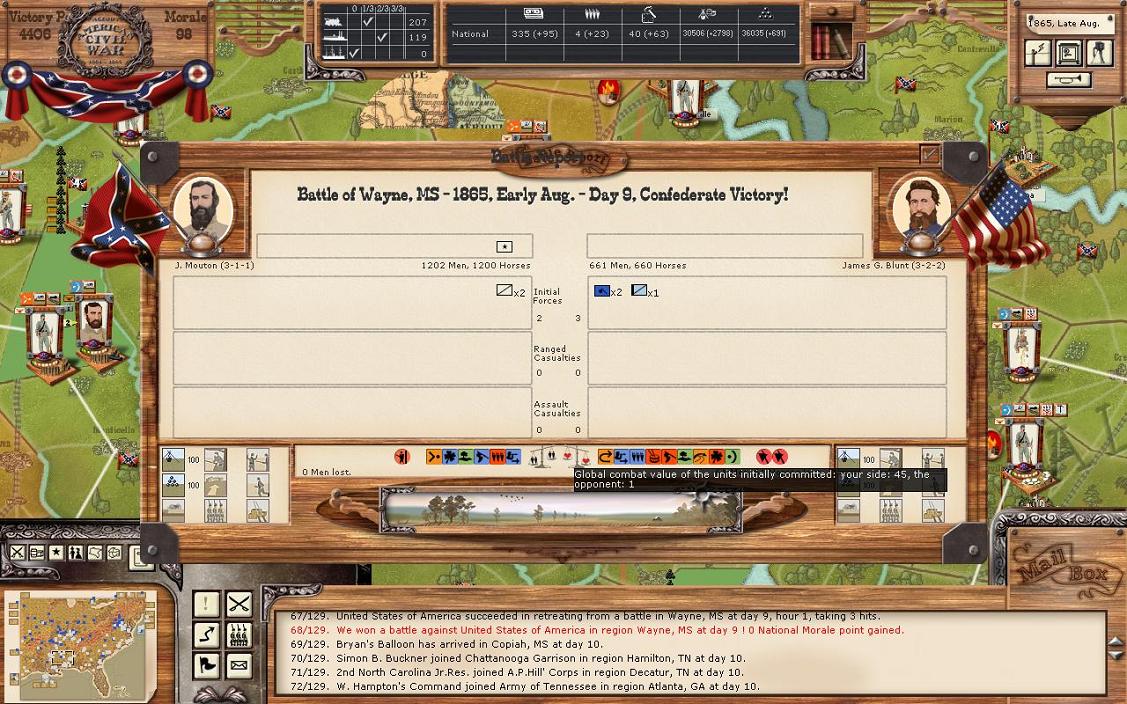Select the marching soldiers message filter
Viewport: 1127px width, 704px height.
[x=238, y=634]
